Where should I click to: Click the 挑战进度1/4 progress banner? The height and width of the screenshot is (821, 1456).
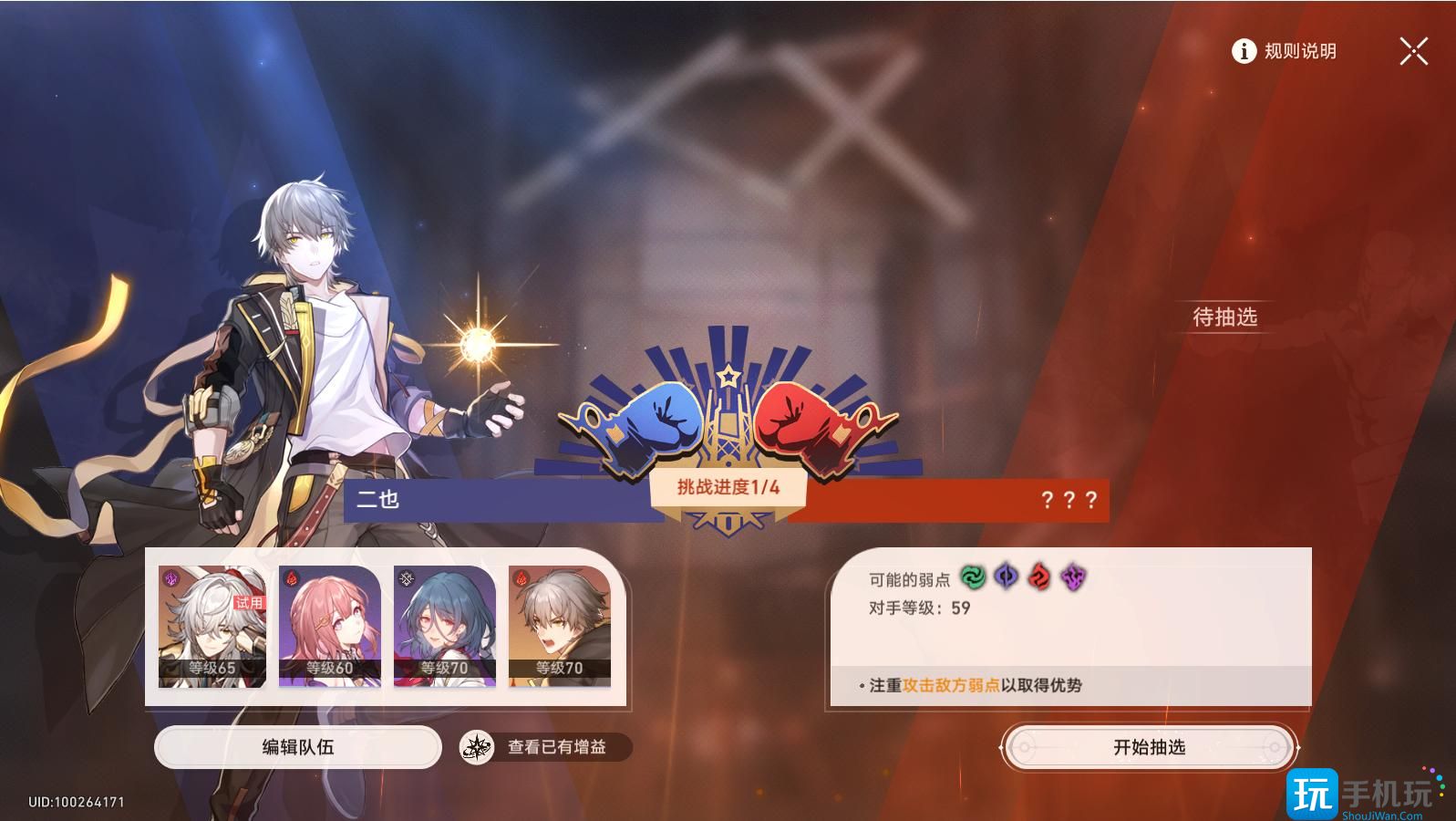(x=728, y=488)
